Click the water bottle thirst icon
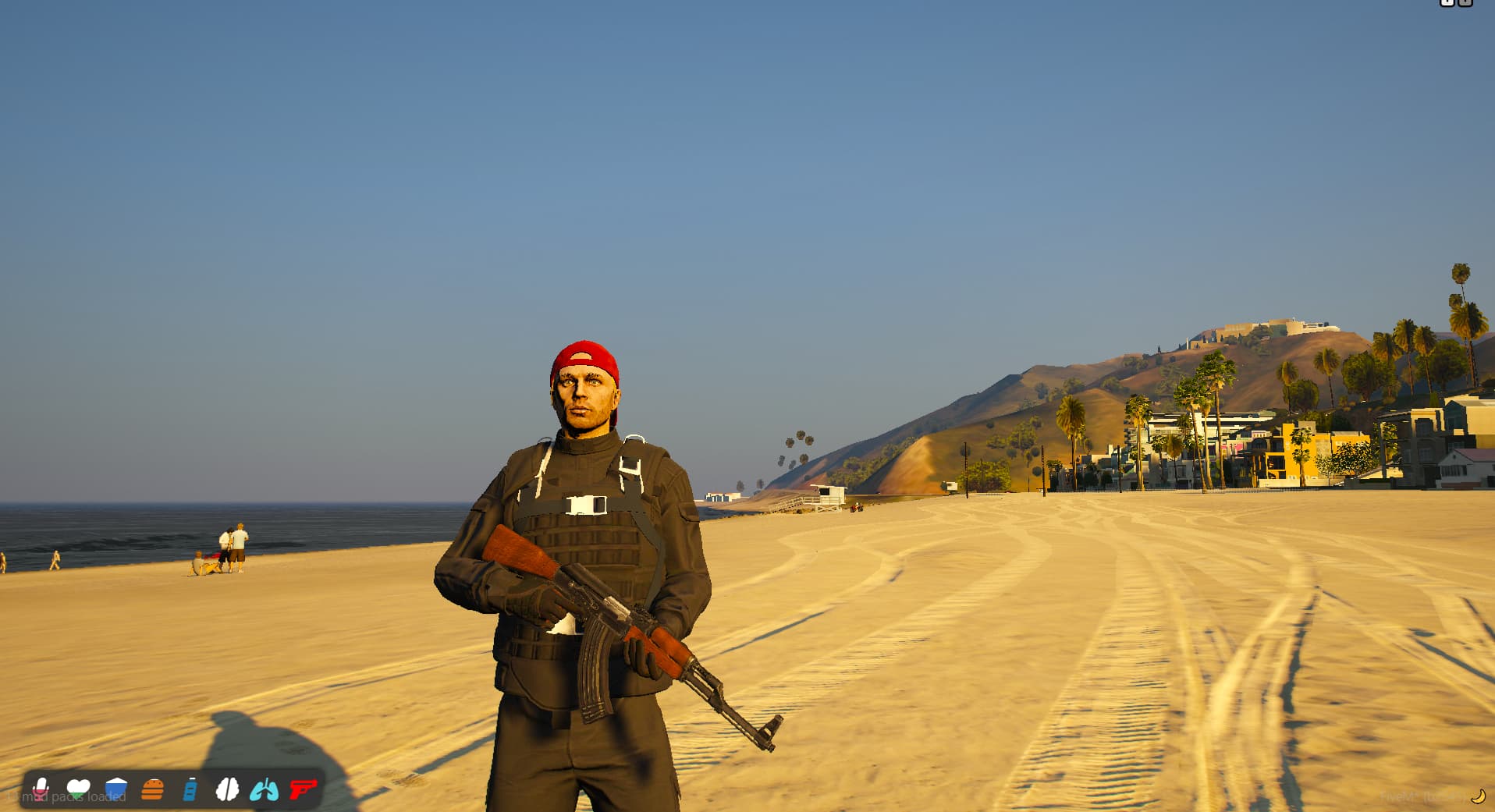Viewport: 1495px width, 812px height. [x=189, y=790]
